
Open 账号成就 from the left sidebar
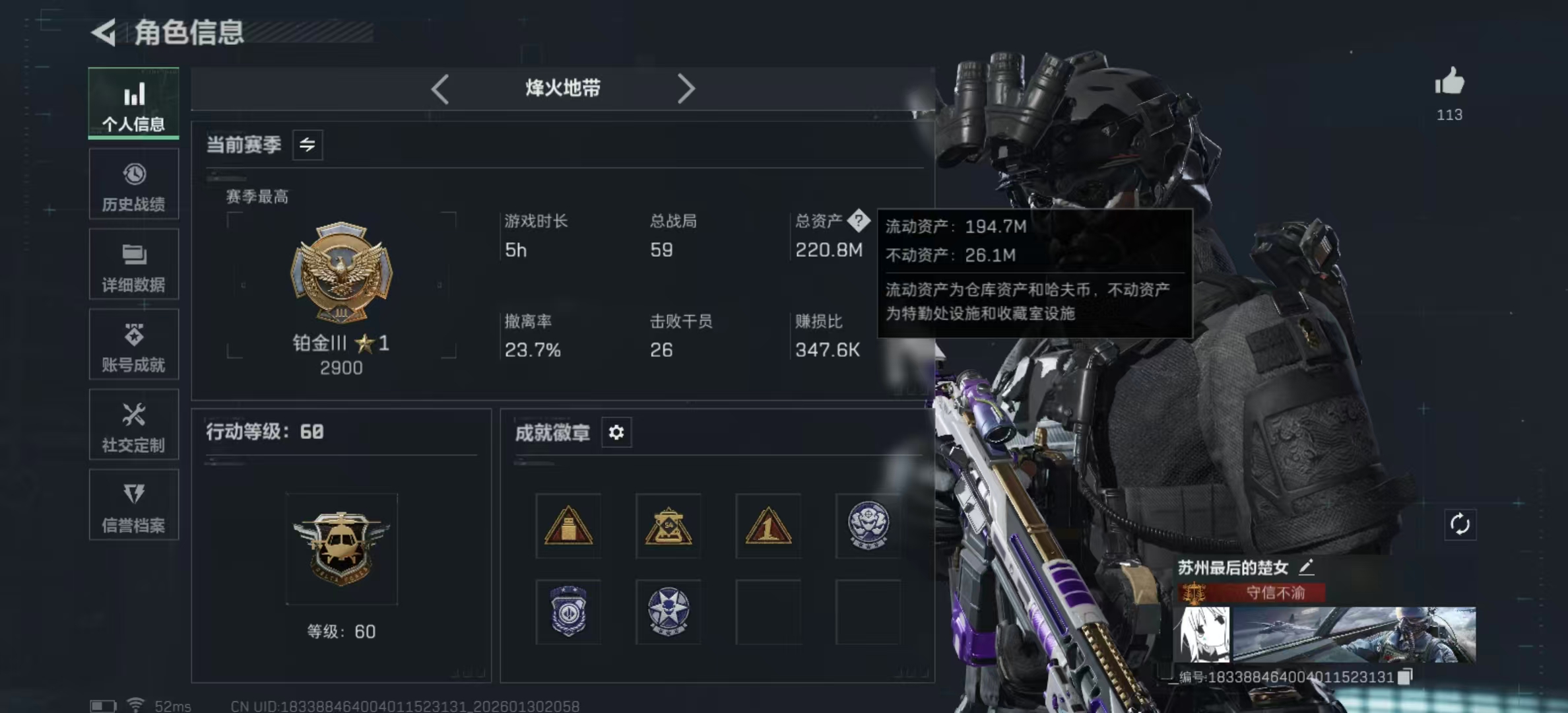click(134, 345)
